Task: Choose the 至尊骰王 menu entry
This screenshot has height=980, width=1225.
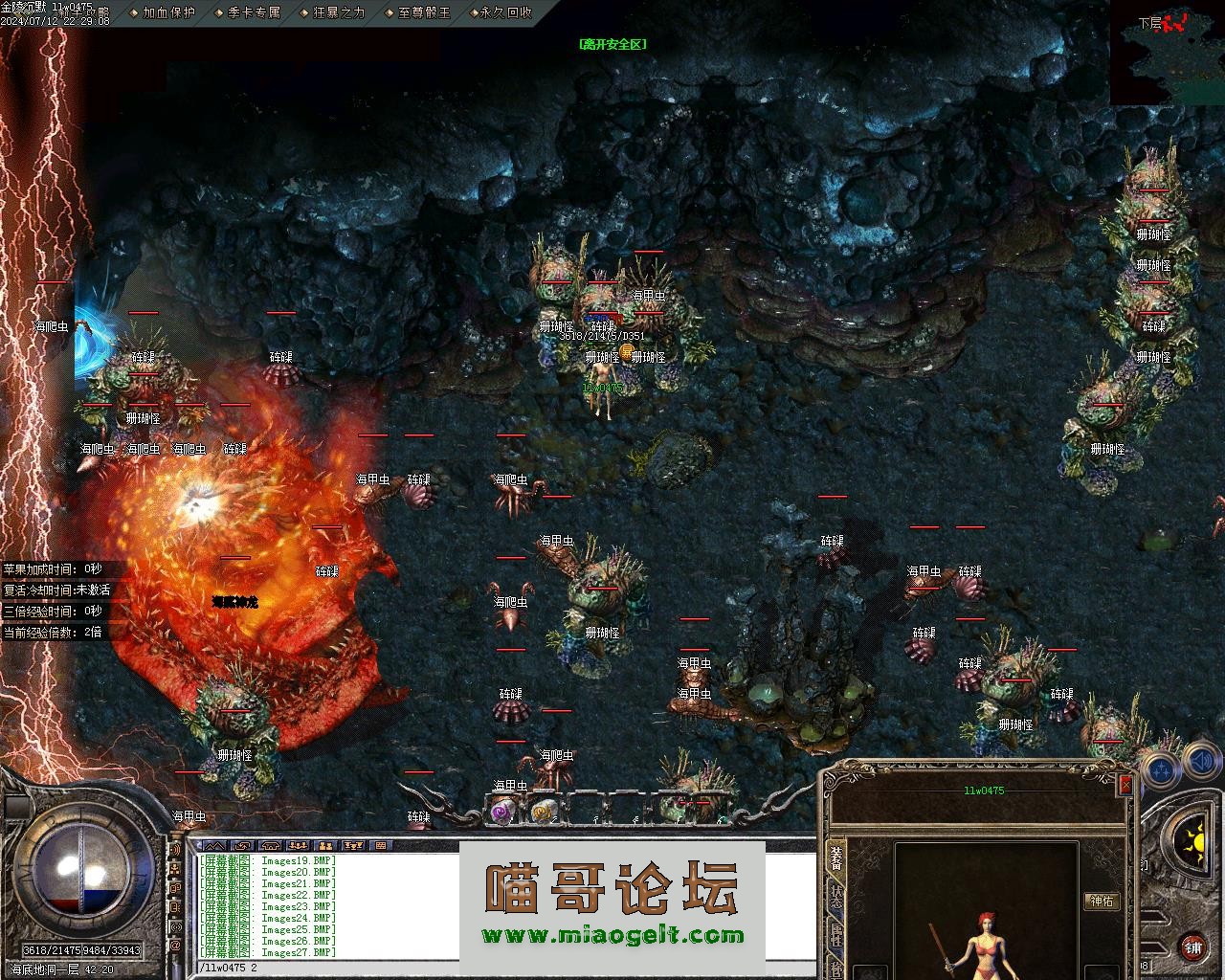Action: [423, 12]
